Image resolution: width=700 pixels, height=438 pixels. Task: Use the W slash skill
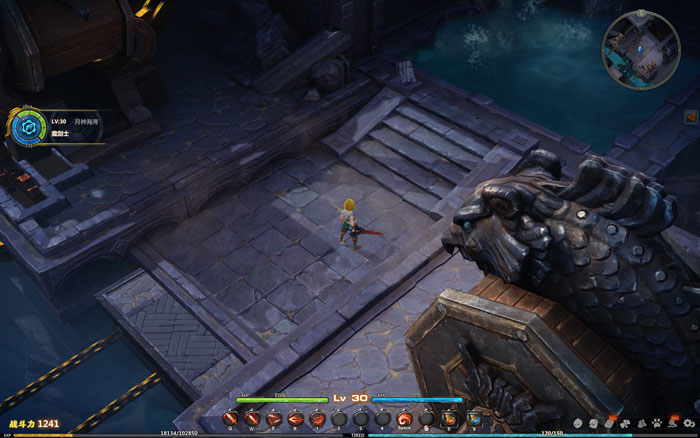[252, 419]
